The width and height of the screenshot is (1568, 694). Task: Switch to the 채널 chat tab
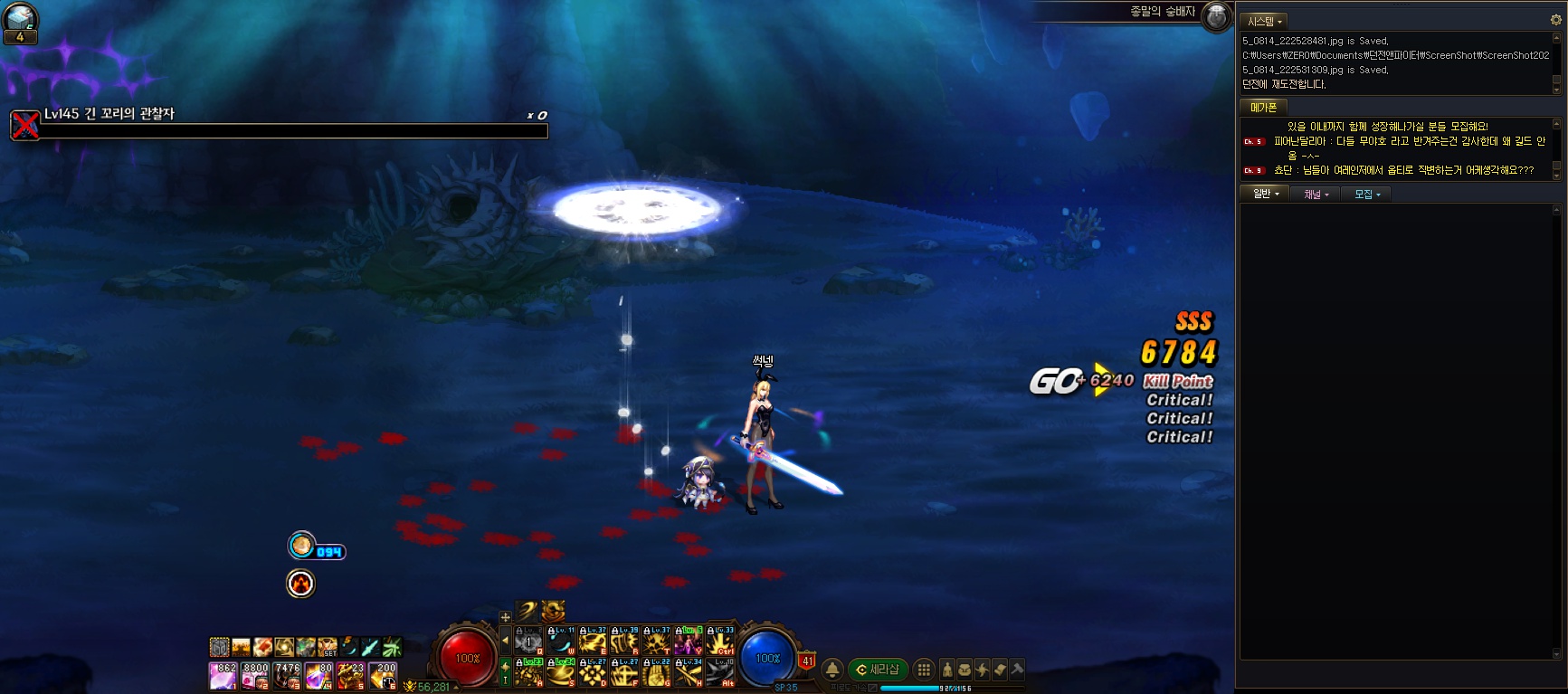pyautogui.click(x=1315, y=194)
